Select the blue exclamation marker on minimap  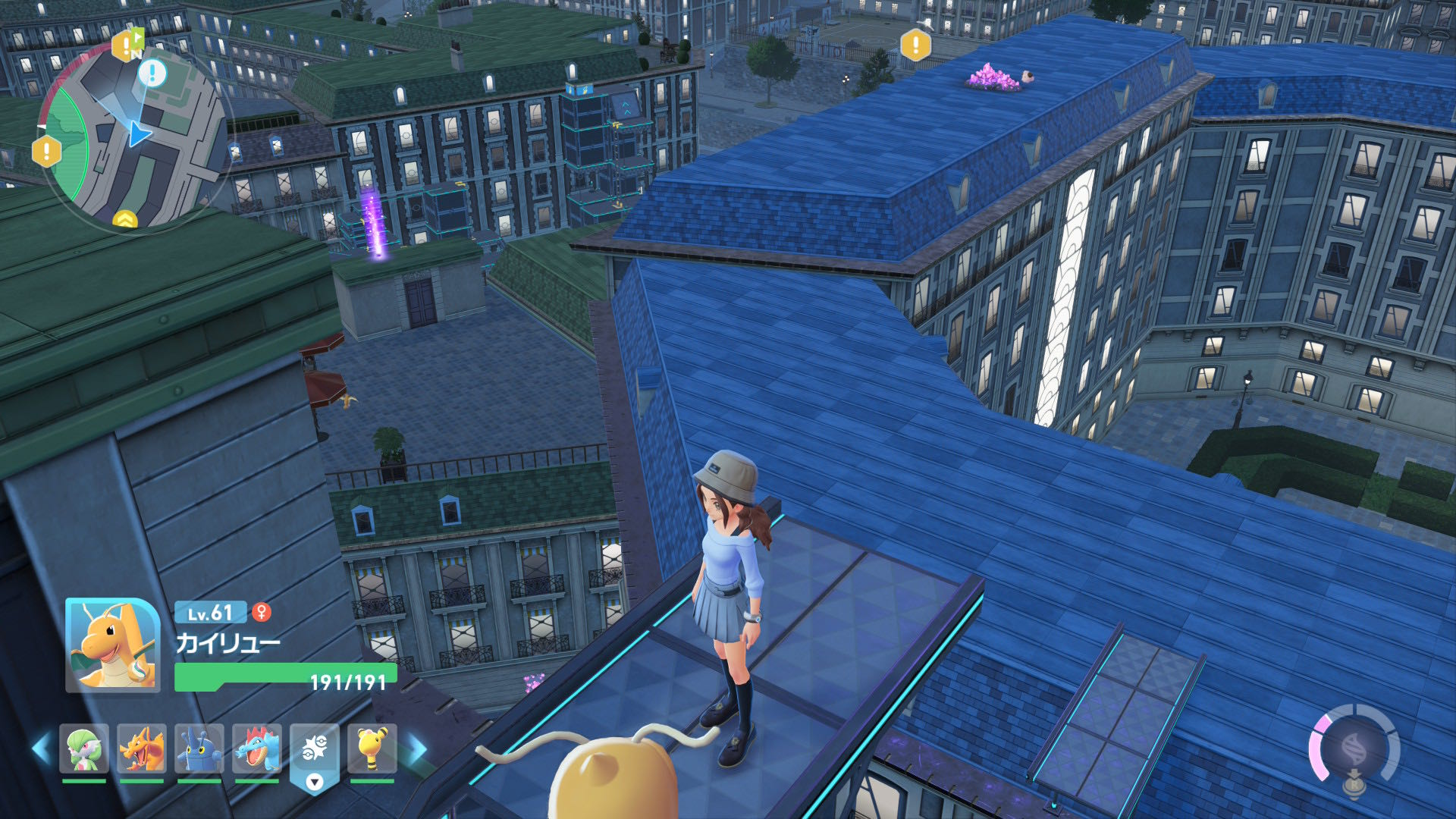(x=152, y=74)
